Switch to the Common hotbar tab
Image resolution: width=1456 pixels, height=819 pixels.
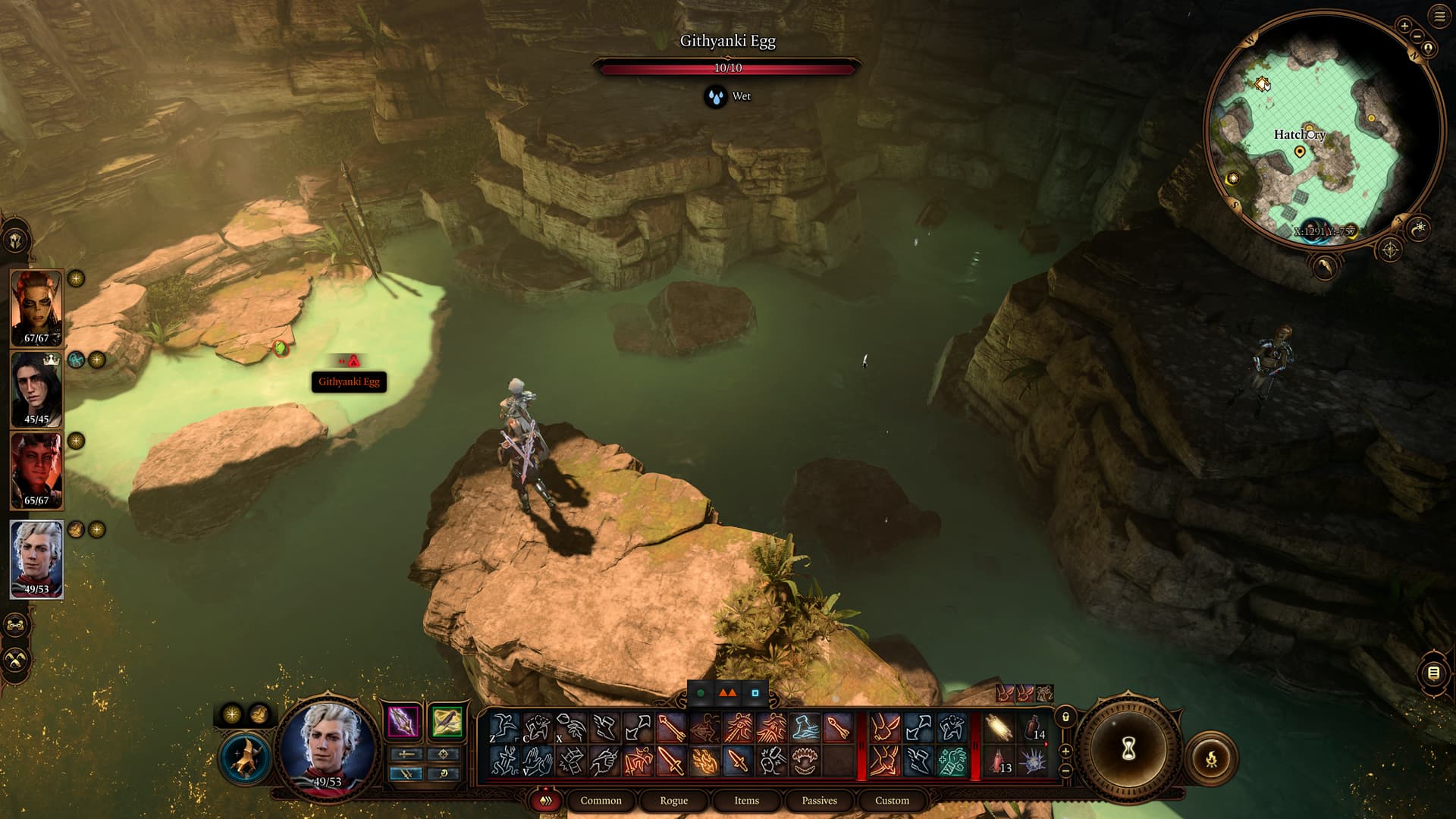click(601, 800)
